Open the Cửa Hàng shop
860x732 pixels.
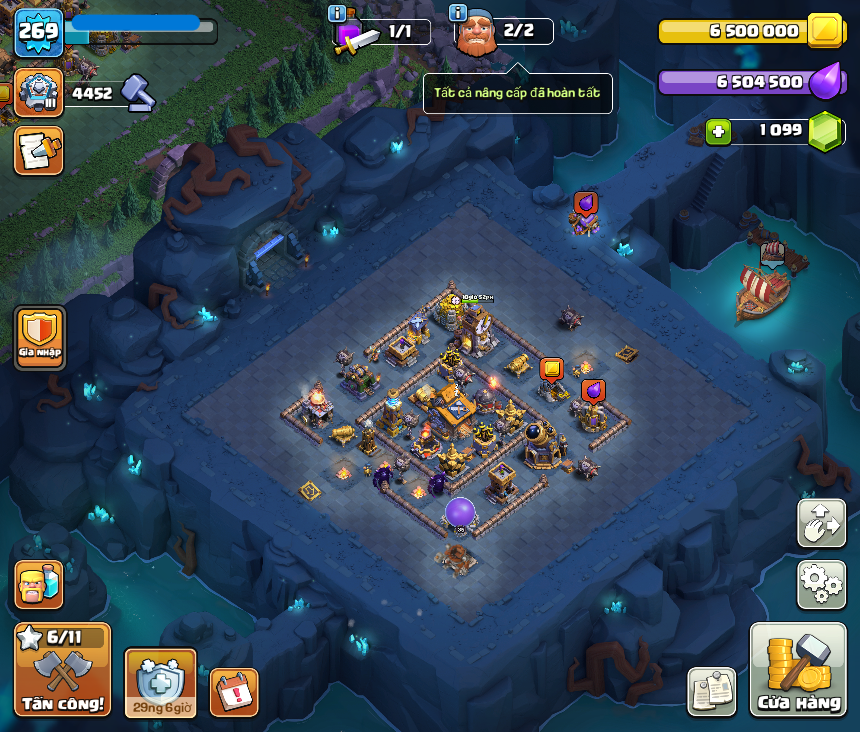tap(797, 669)
